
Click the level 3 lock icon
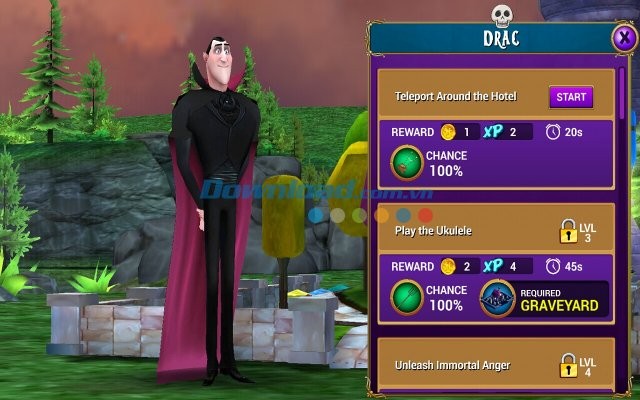pos(569,230)
